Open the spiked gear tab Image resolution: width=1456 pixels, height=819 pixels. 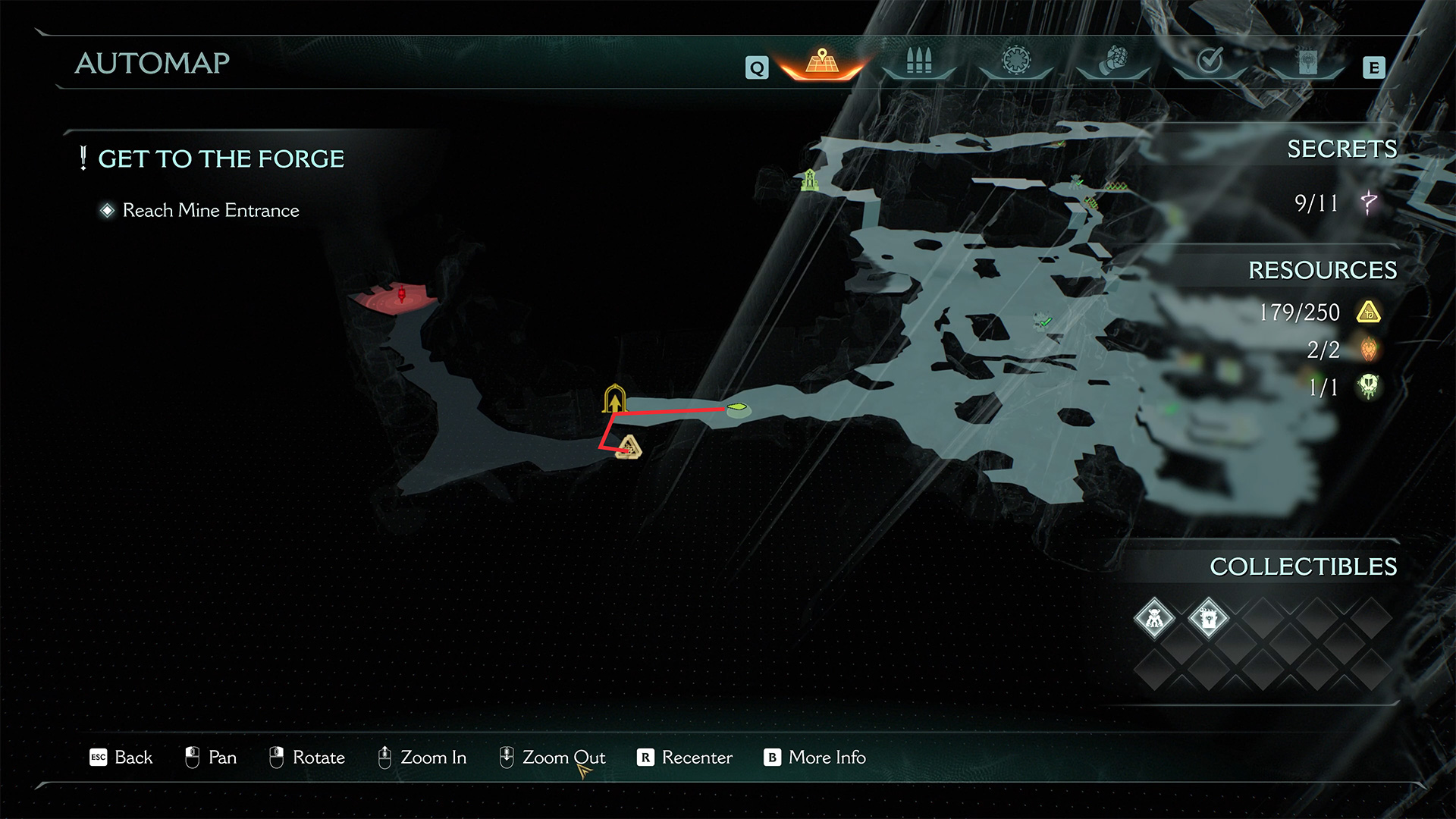coord(1016,61)
